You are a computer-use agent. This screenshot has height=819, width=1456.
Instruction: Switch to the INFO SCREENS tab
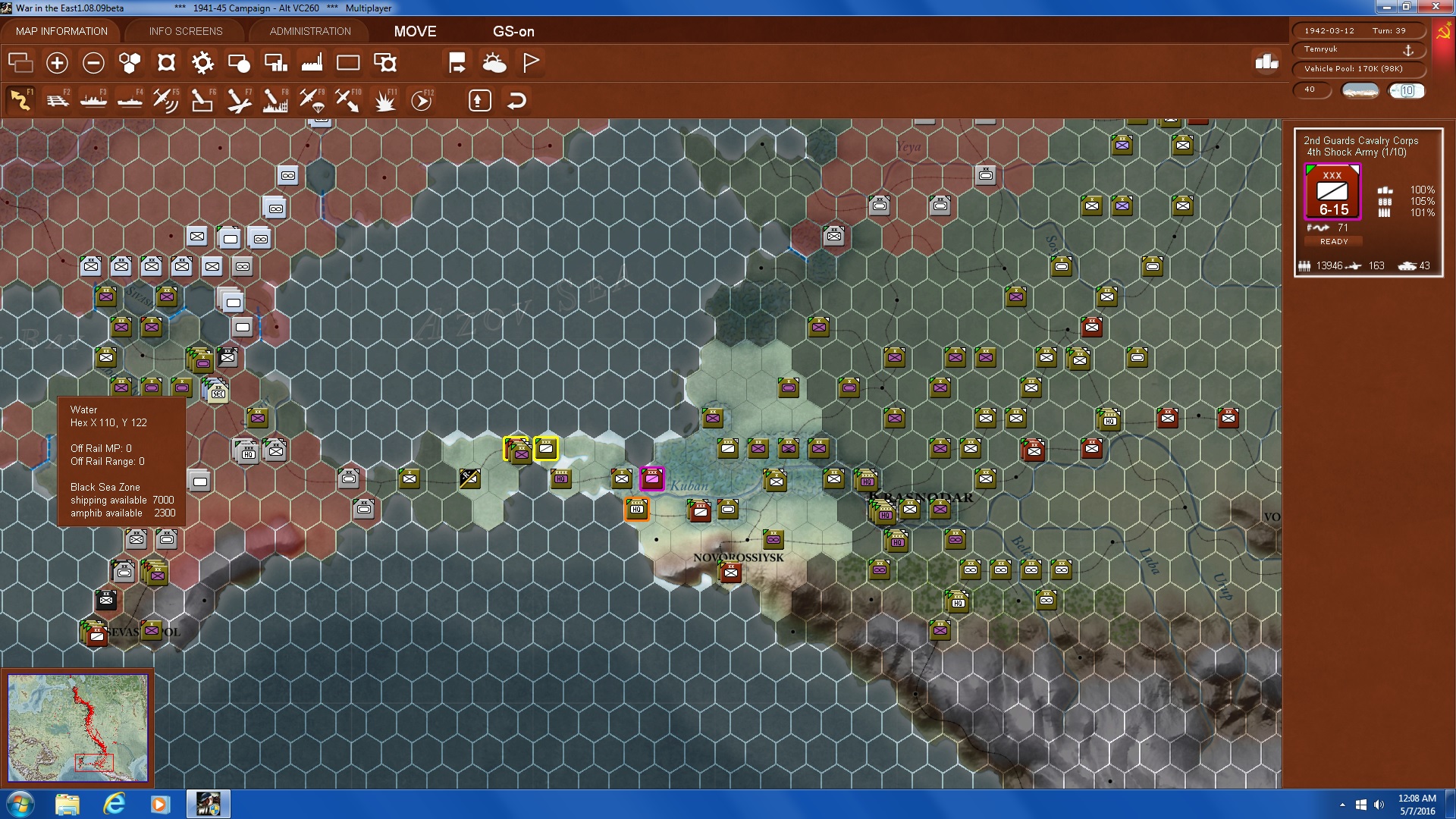(x=185, y=31)
